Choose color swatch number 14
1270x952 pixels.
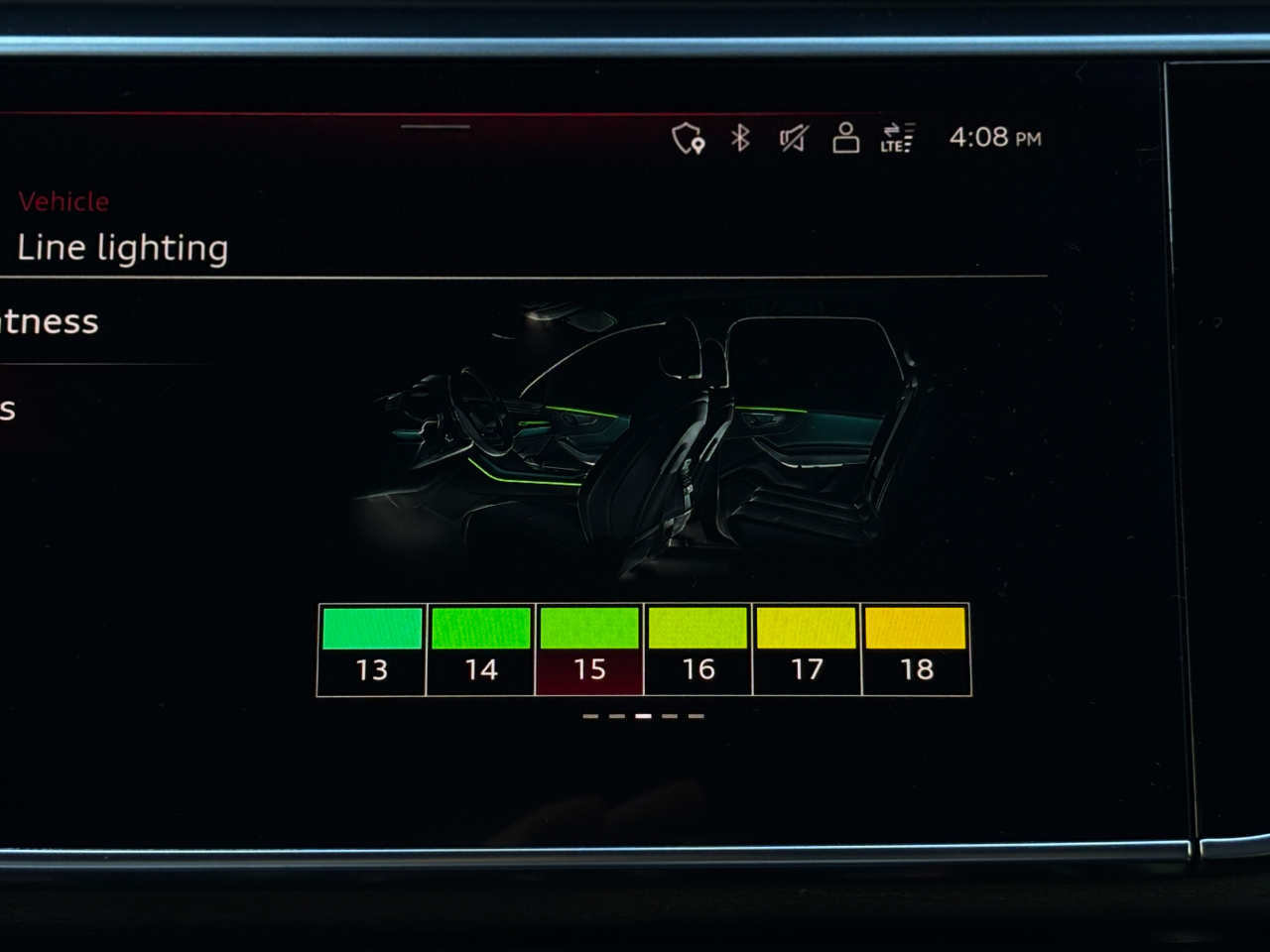[481, 649]
